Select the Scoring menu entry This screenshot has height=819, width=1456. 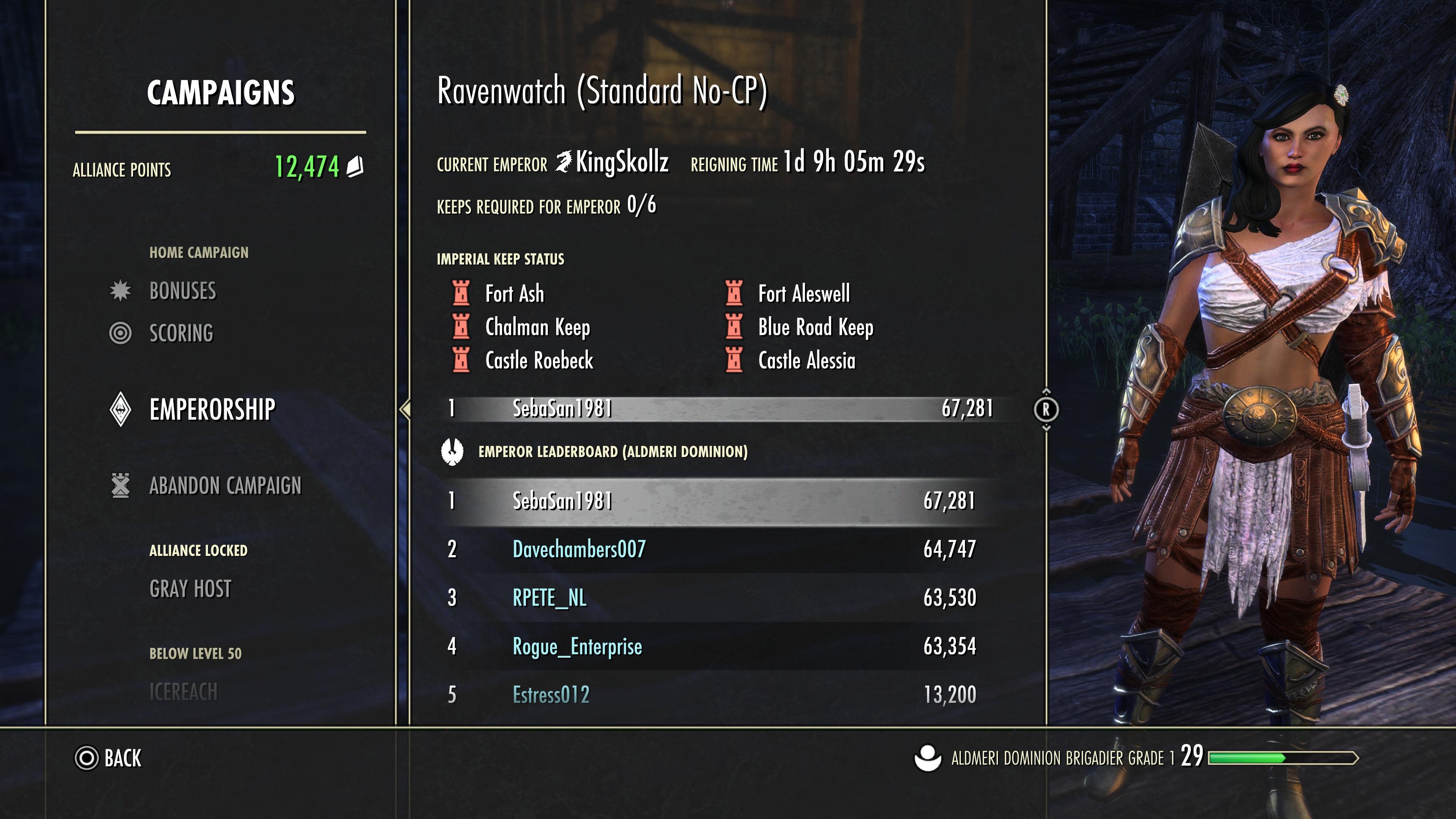181,333
